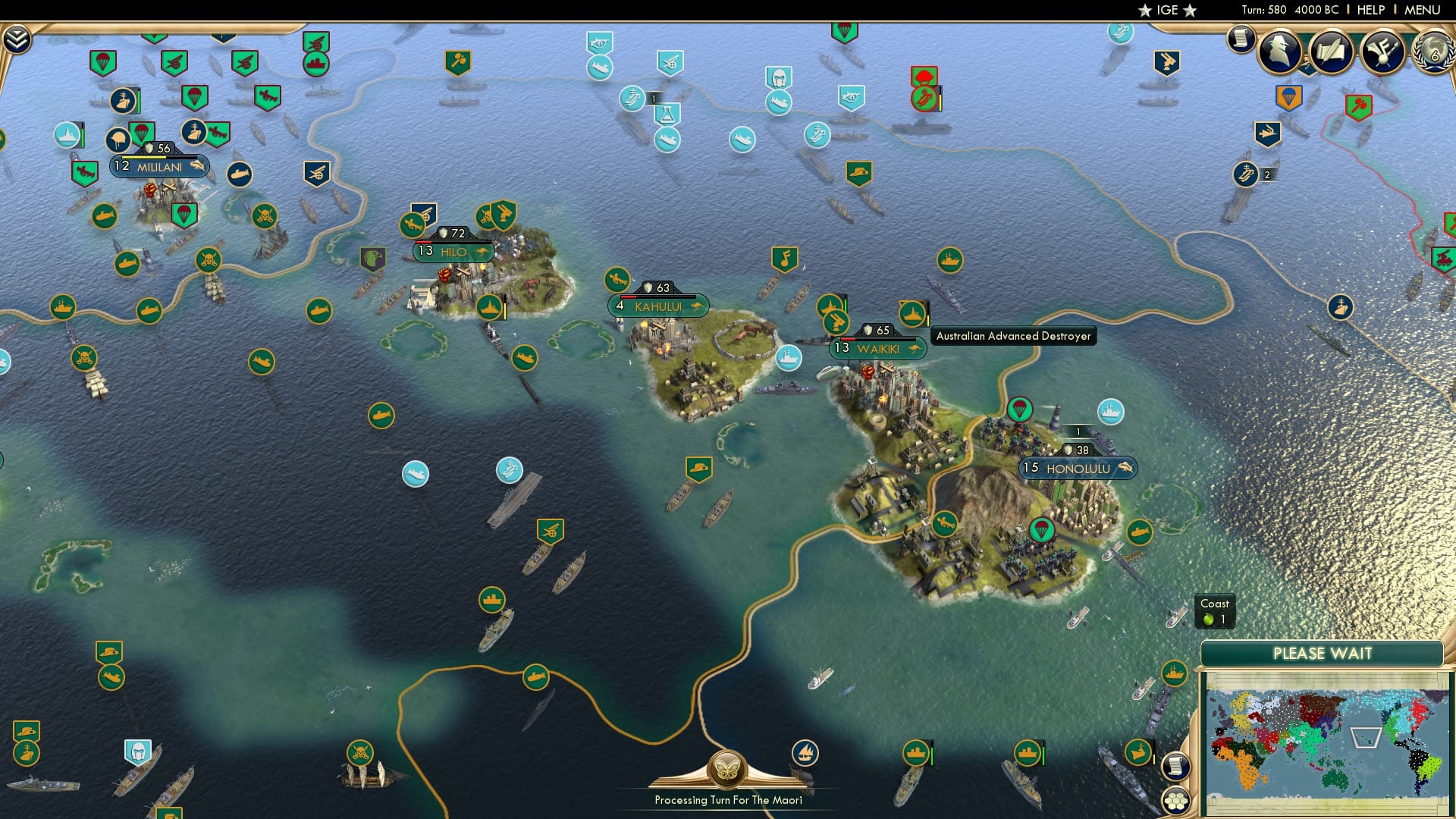Toggle the hex grid icon beside the minimap
This screenshot has height=819, width=1456.
pyautogui.click(x=1176, y=800)
